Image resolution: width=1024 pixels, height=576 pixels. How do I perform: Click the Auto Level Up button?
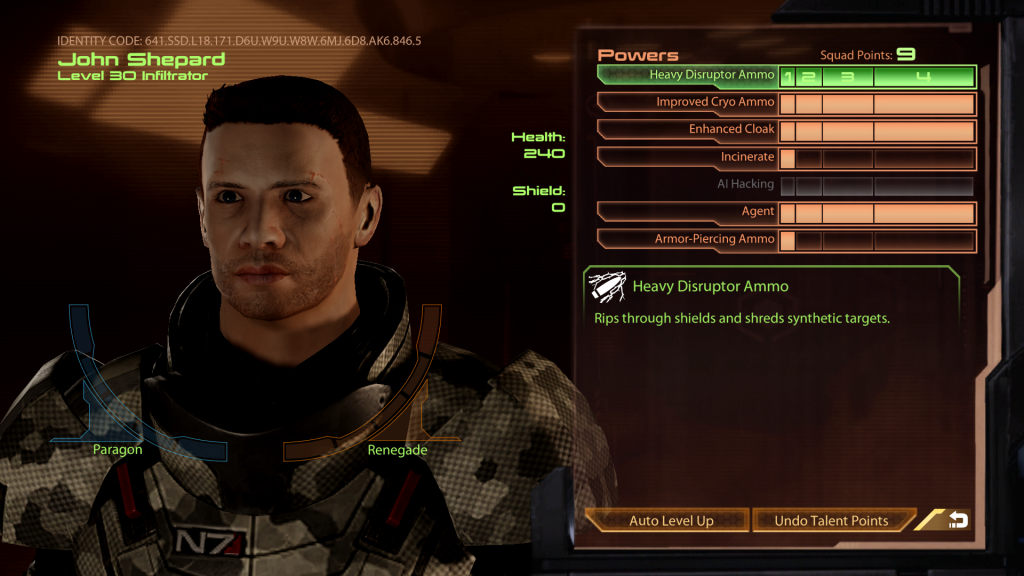coord(670,520)
